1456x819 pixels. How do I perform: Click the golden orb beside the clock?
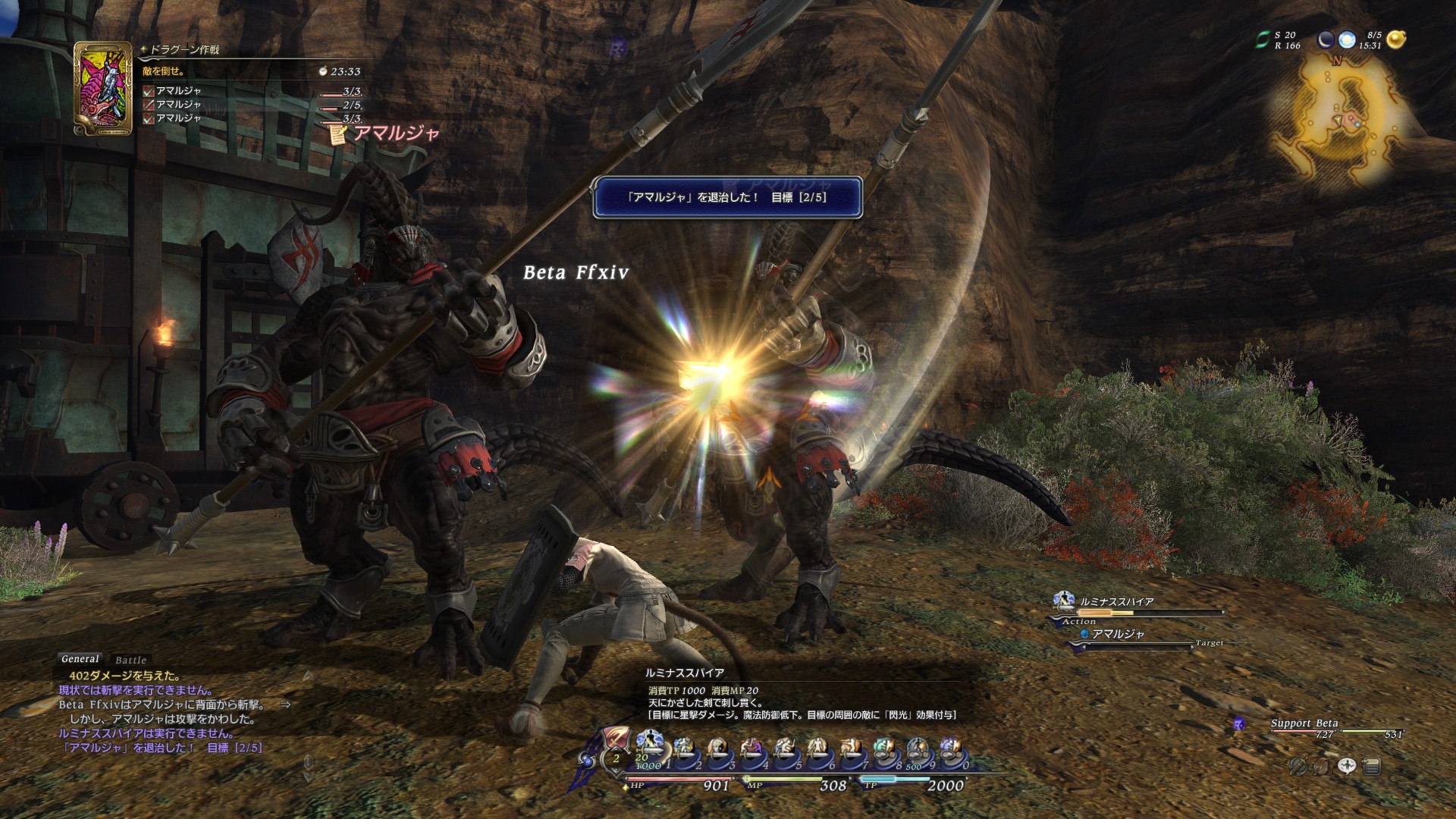[1396, 39]
